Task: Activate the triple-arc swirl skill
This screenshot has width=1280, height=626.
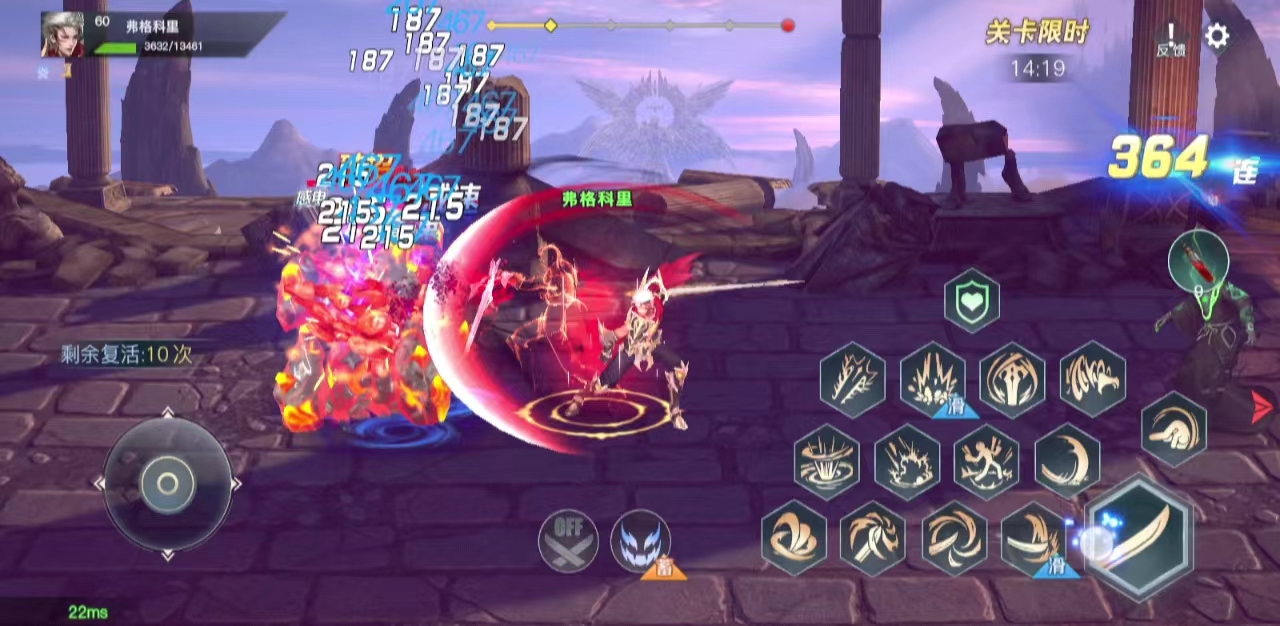Action: [x=794, y=537]
